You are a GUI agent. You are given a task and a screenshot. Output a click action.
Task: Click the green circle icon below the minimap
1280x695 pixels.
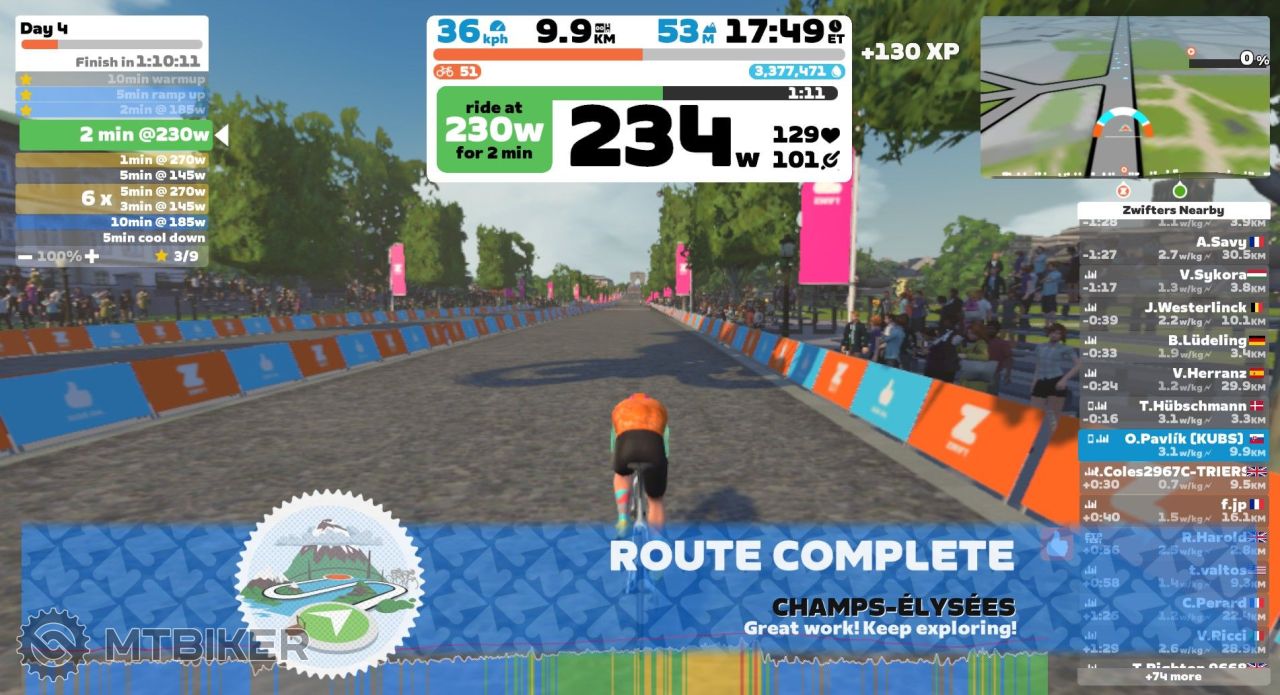[x=1180, y=190]
